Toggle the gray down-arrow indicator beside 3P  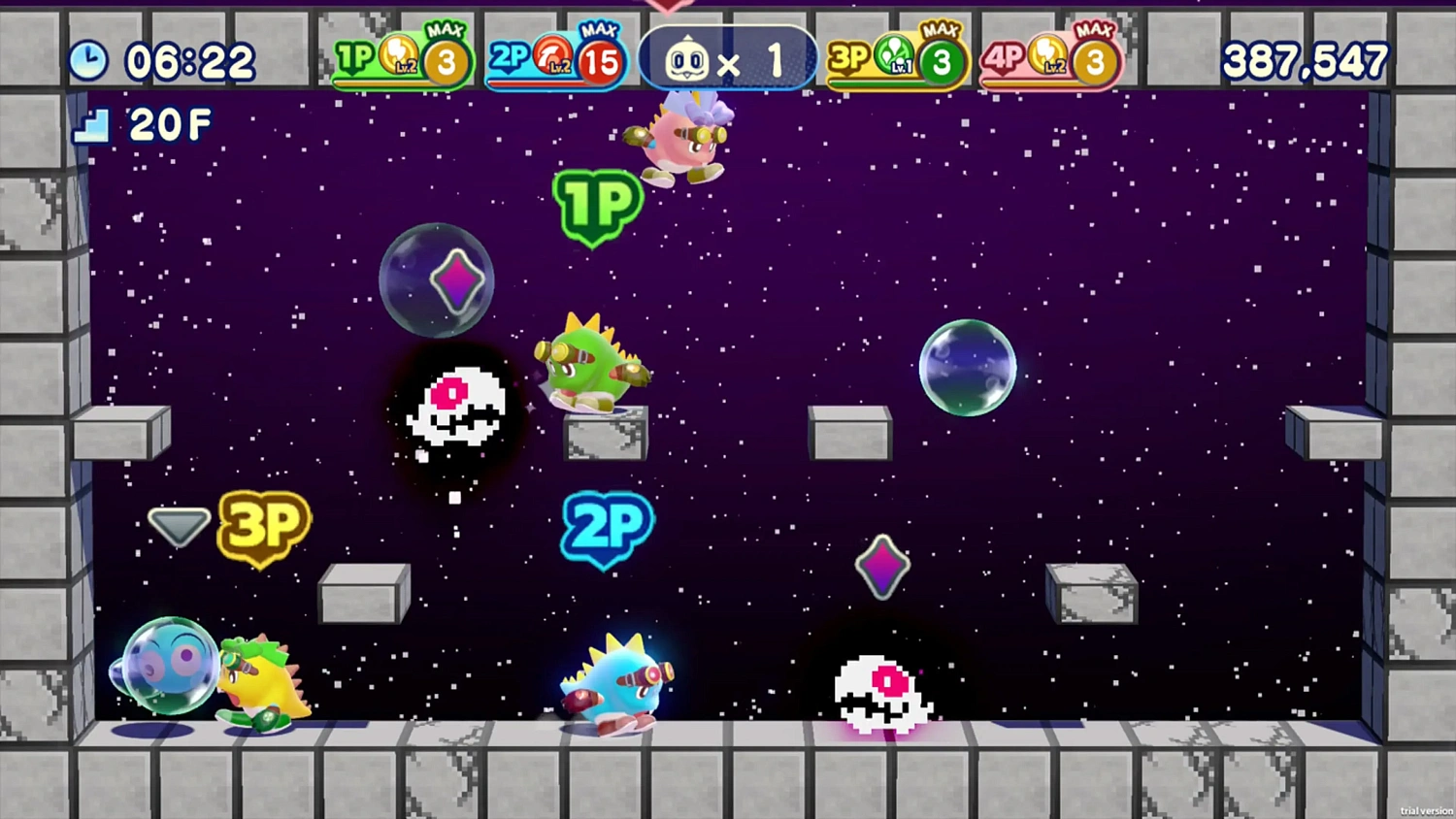click(178, 525)
